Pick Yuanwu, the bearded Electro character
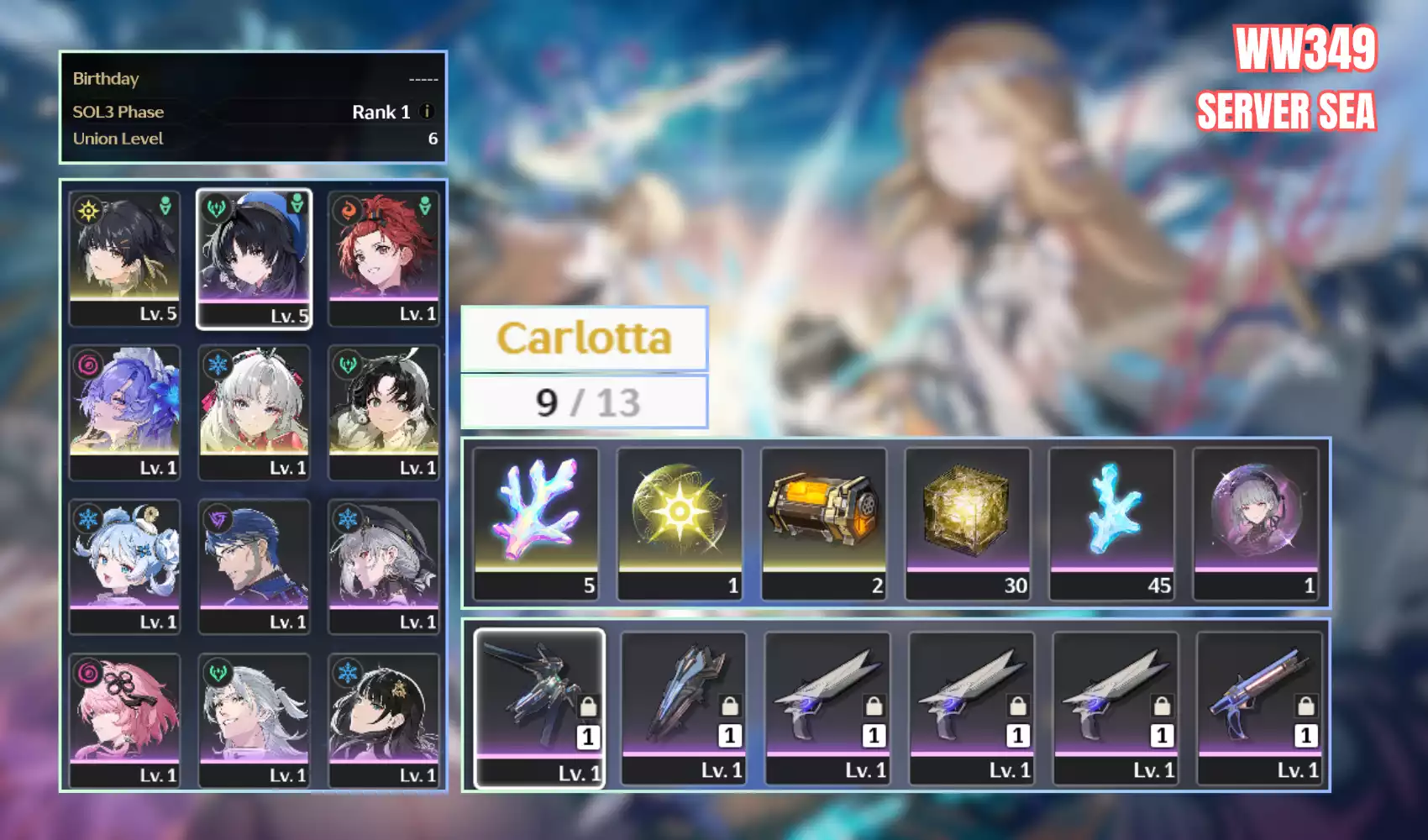 tap(254, 564)
